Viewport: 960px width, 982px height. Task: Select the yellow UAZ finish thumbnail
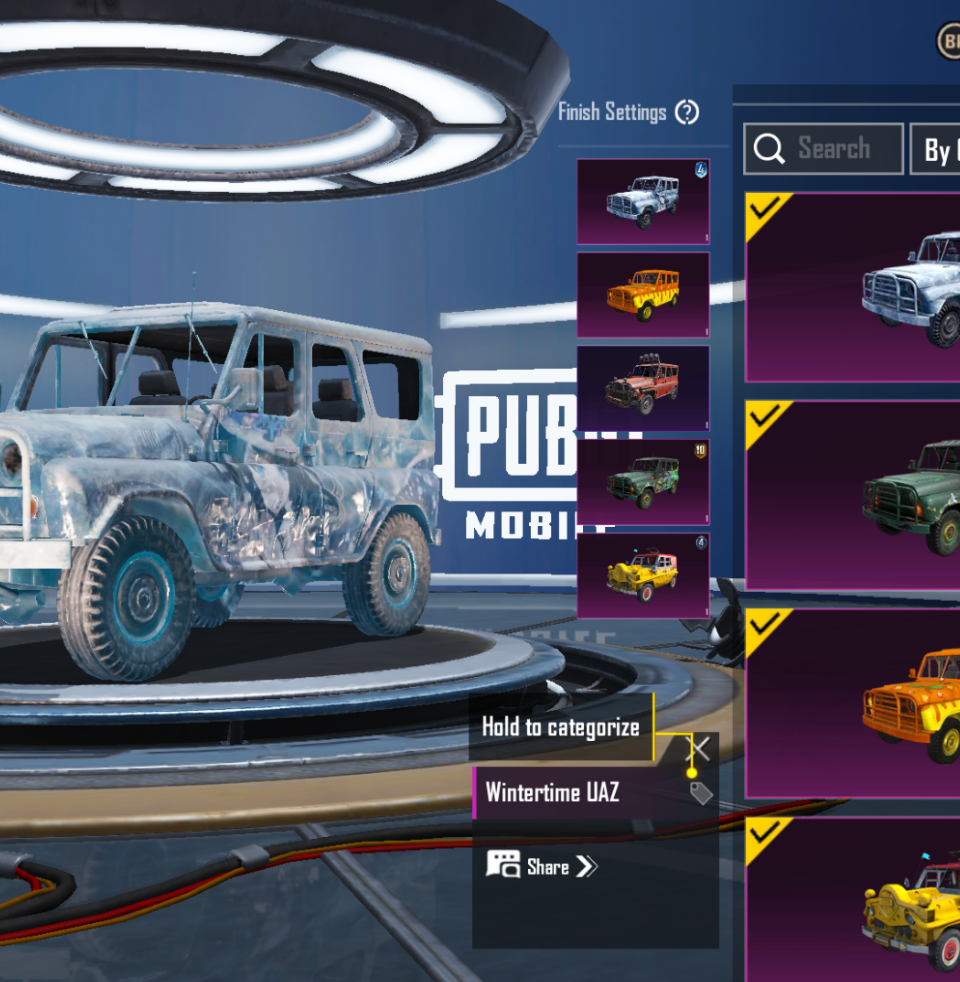(x=643, y=575)
